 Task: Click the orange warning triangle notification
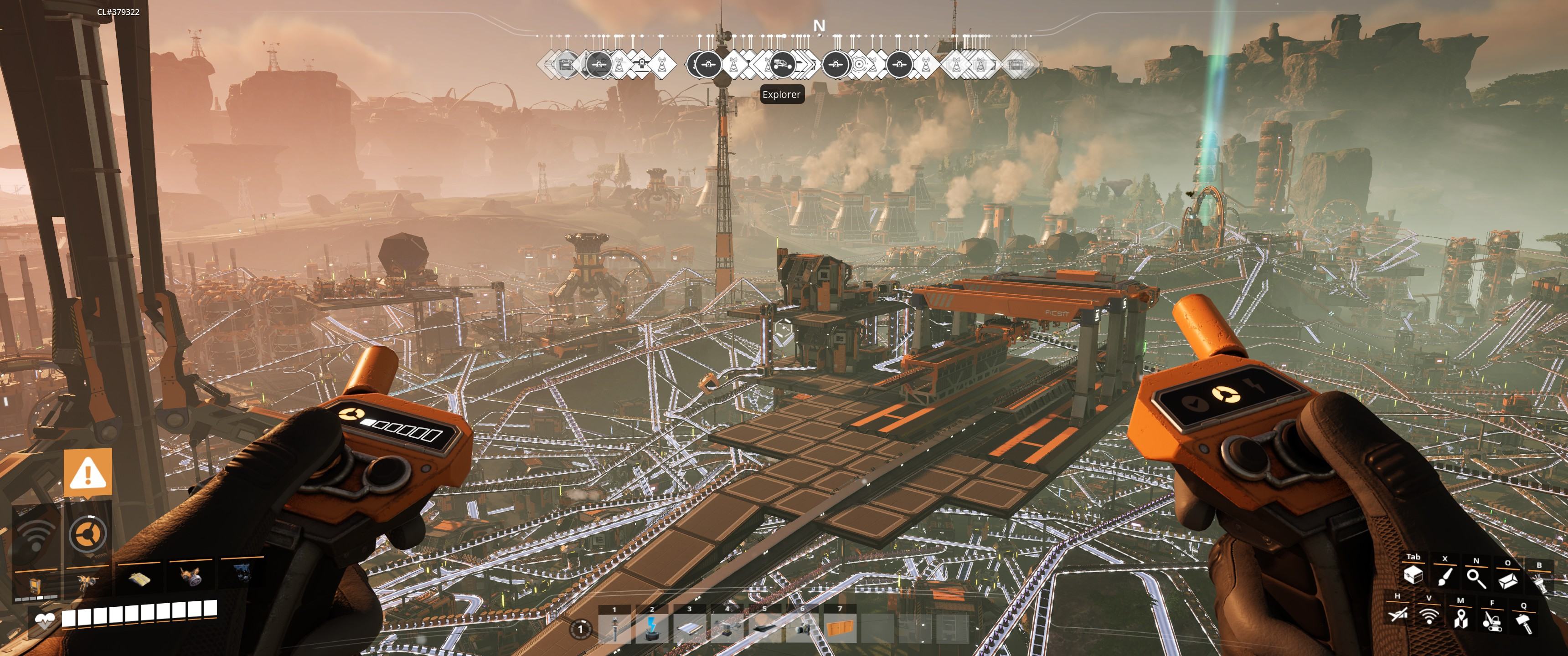pos(88,472)
